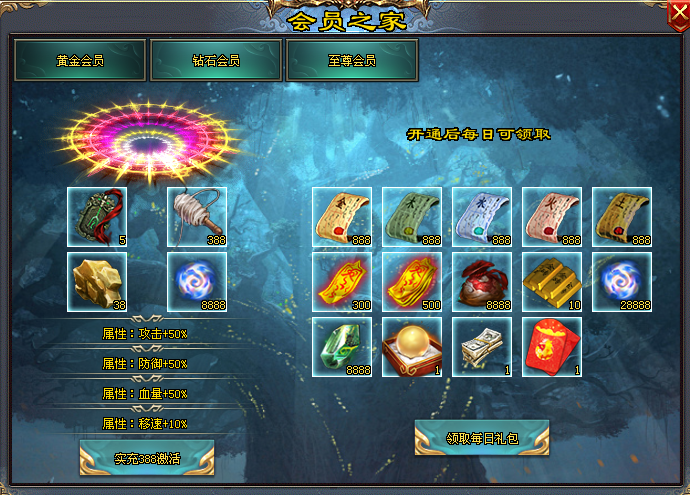Screen dimensions: 690x495
Task: Select the green jade token item
Action: pos(97,217)
